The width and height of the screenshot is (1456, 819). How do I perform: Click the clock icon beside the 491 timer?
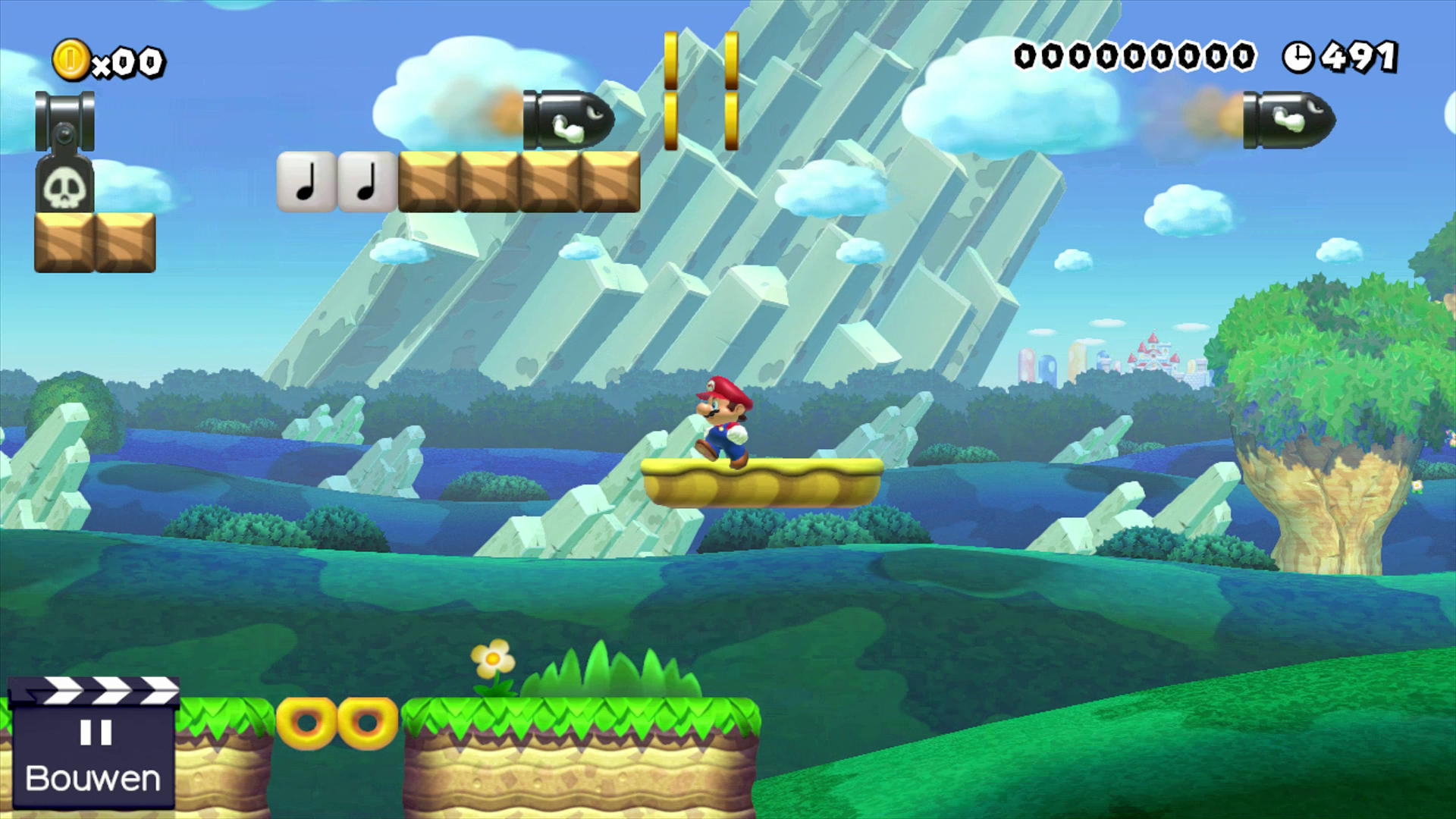tap(1301, 56)
